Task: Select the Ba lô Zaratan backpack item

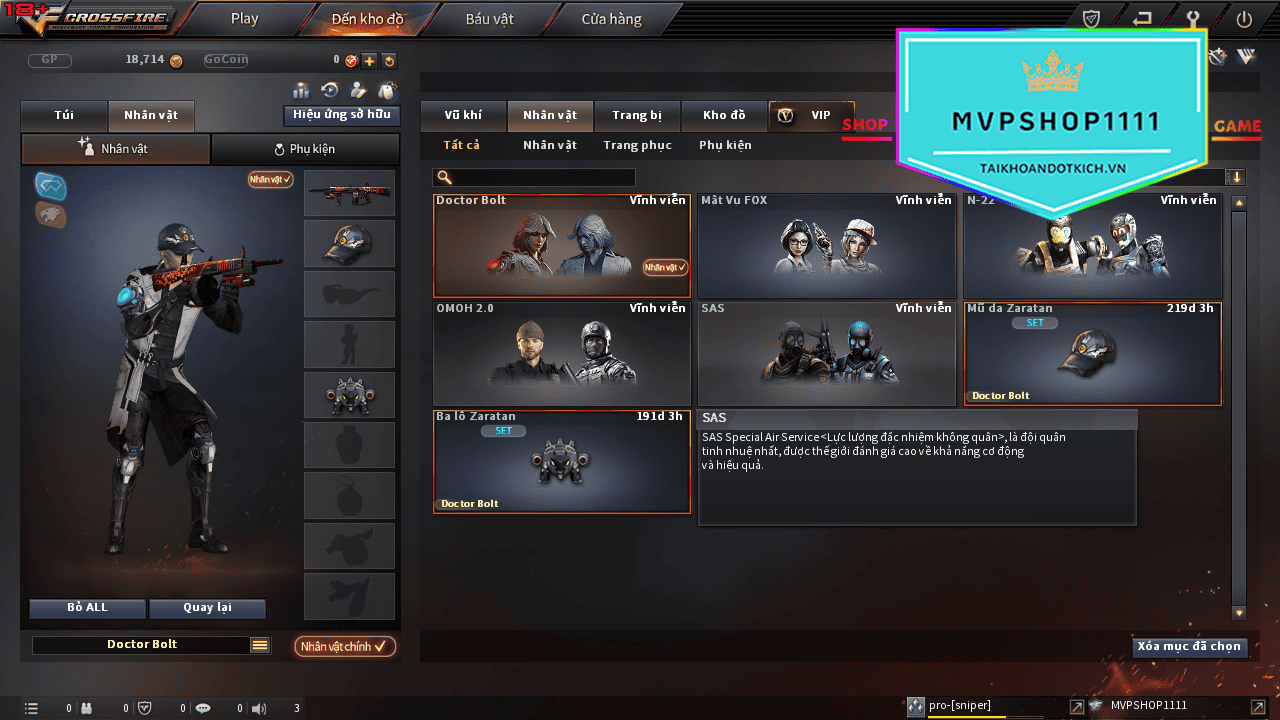Action: (561, 462)
